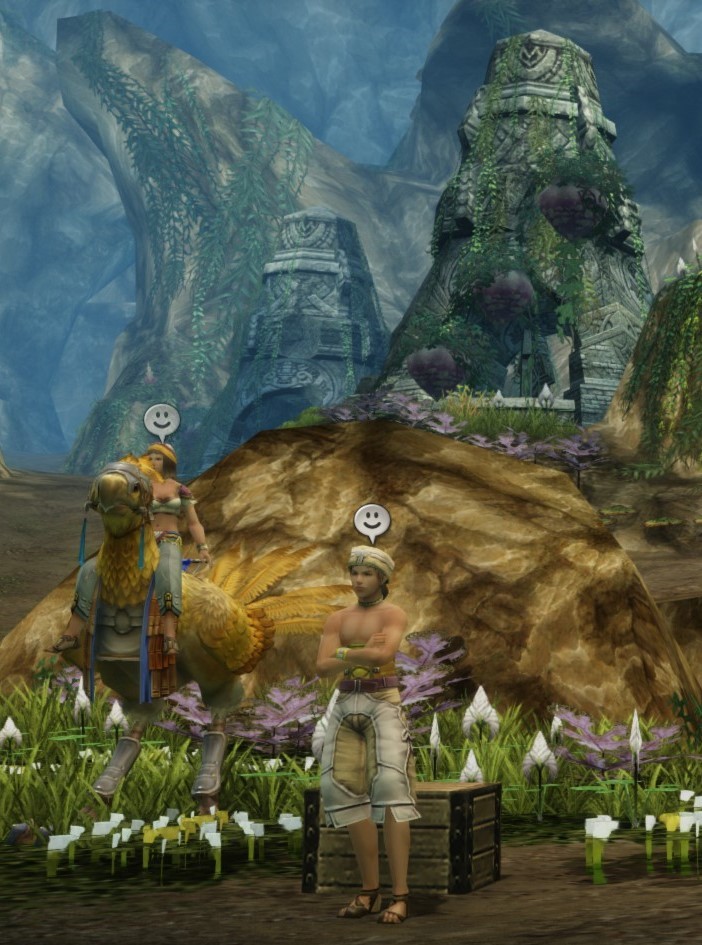The image size is (702, 945).
Task: Click the smiley talk bubble above the chocobo rider
Action: pyautogui.click(x=161, y=419)
